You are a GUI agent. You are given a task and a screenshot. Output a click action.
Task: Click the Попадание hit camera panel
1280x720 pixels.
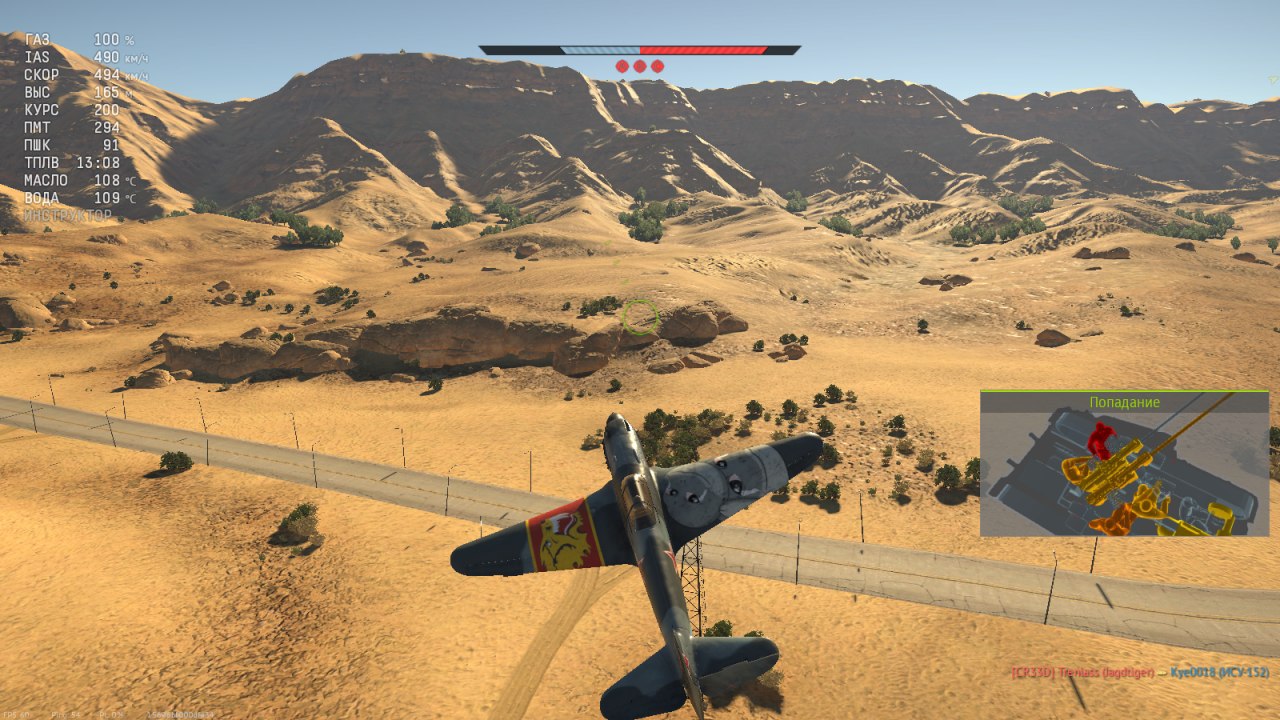1124,464
